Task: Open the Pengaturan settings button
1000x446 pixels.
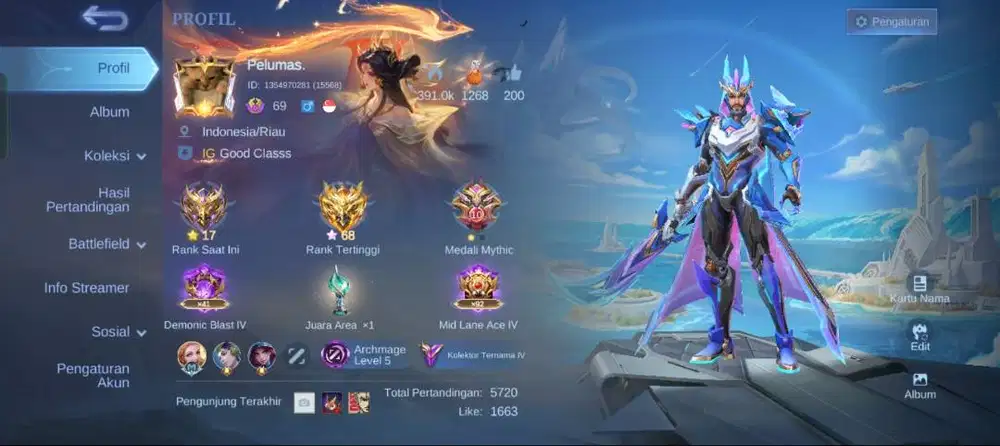Action: [x=892, y=21]
